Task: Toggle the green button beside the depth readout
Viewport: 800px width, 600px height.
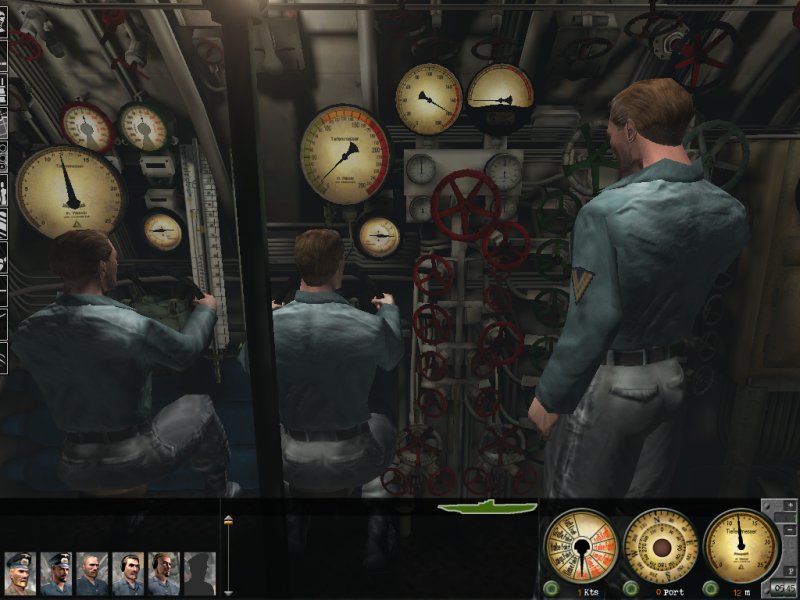Action: coord(712,588)
